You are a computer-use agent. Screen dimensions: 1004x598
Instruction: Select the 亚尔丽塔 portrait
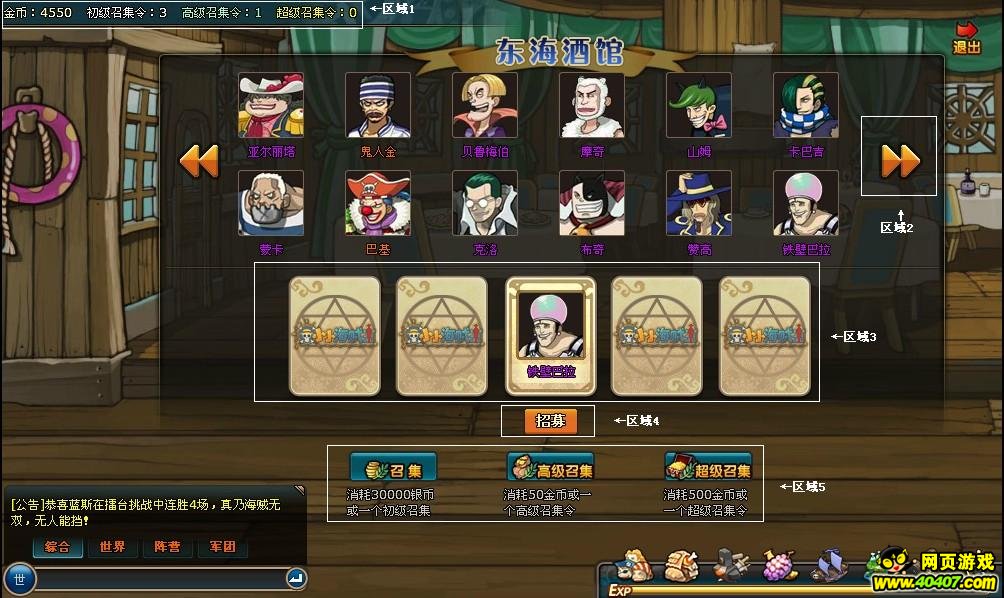271,106
